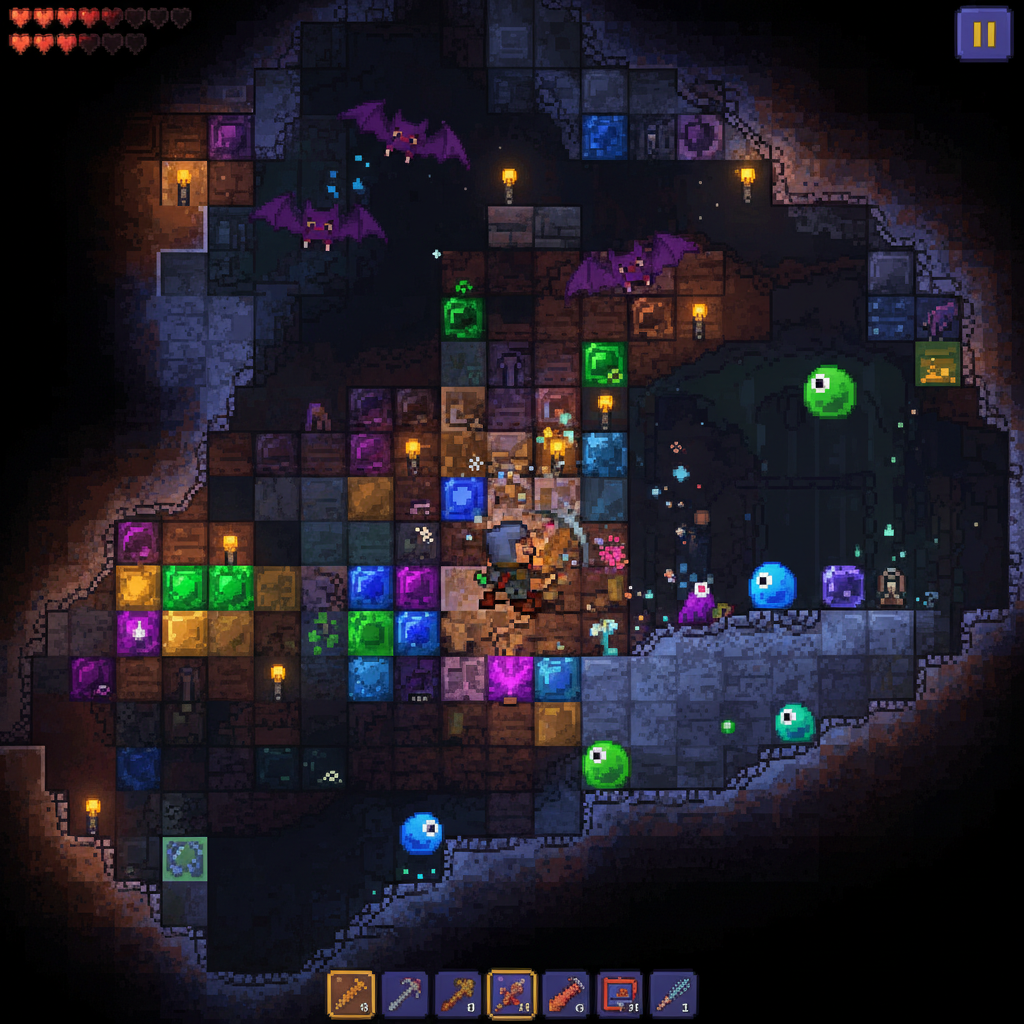
Task: Equip the cyan crystal blade slot
Action: click(x=672, y=995)
